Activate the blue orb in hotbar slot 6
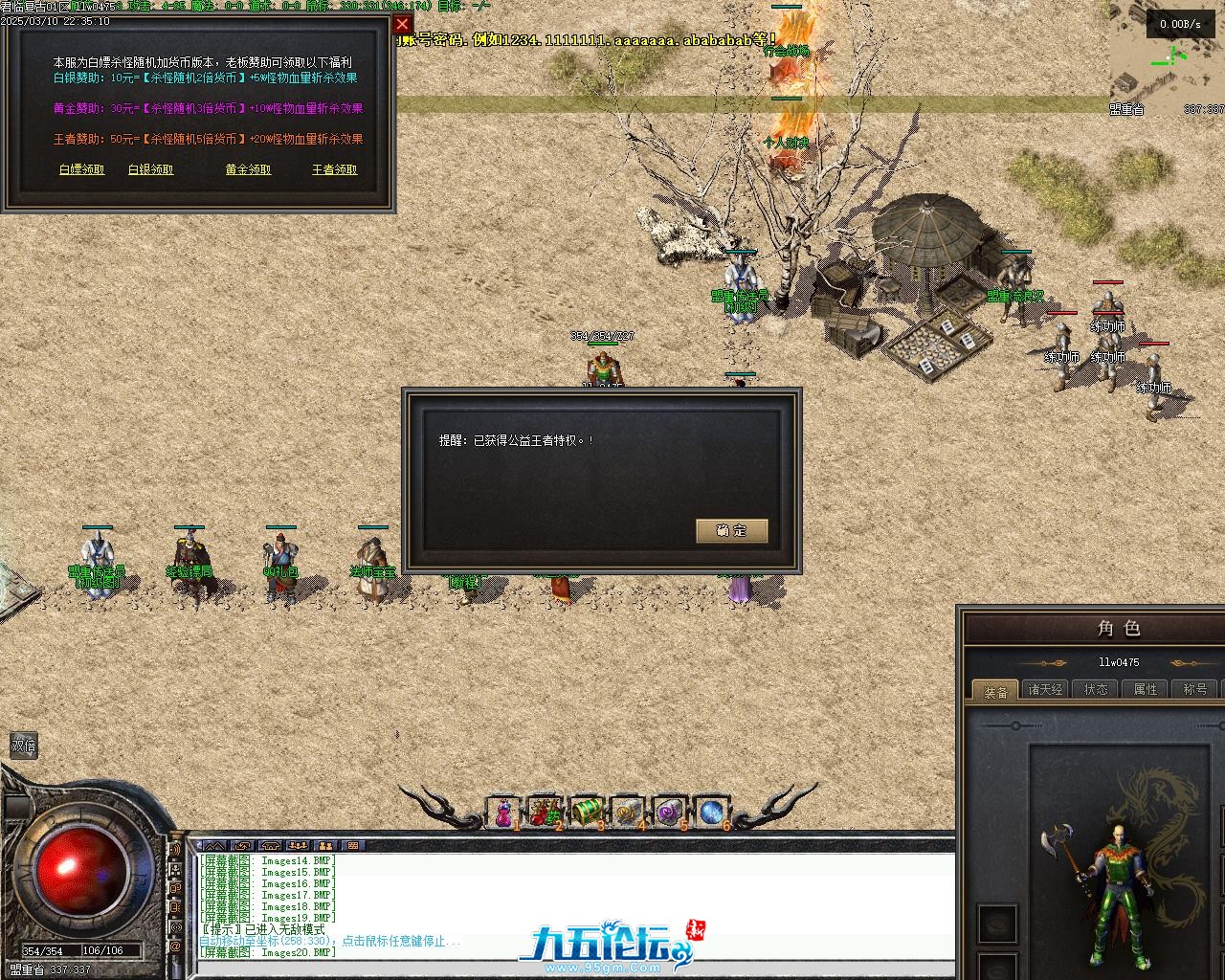The height and width of the screenshot is (980, 1225). (x=711, y=813)
